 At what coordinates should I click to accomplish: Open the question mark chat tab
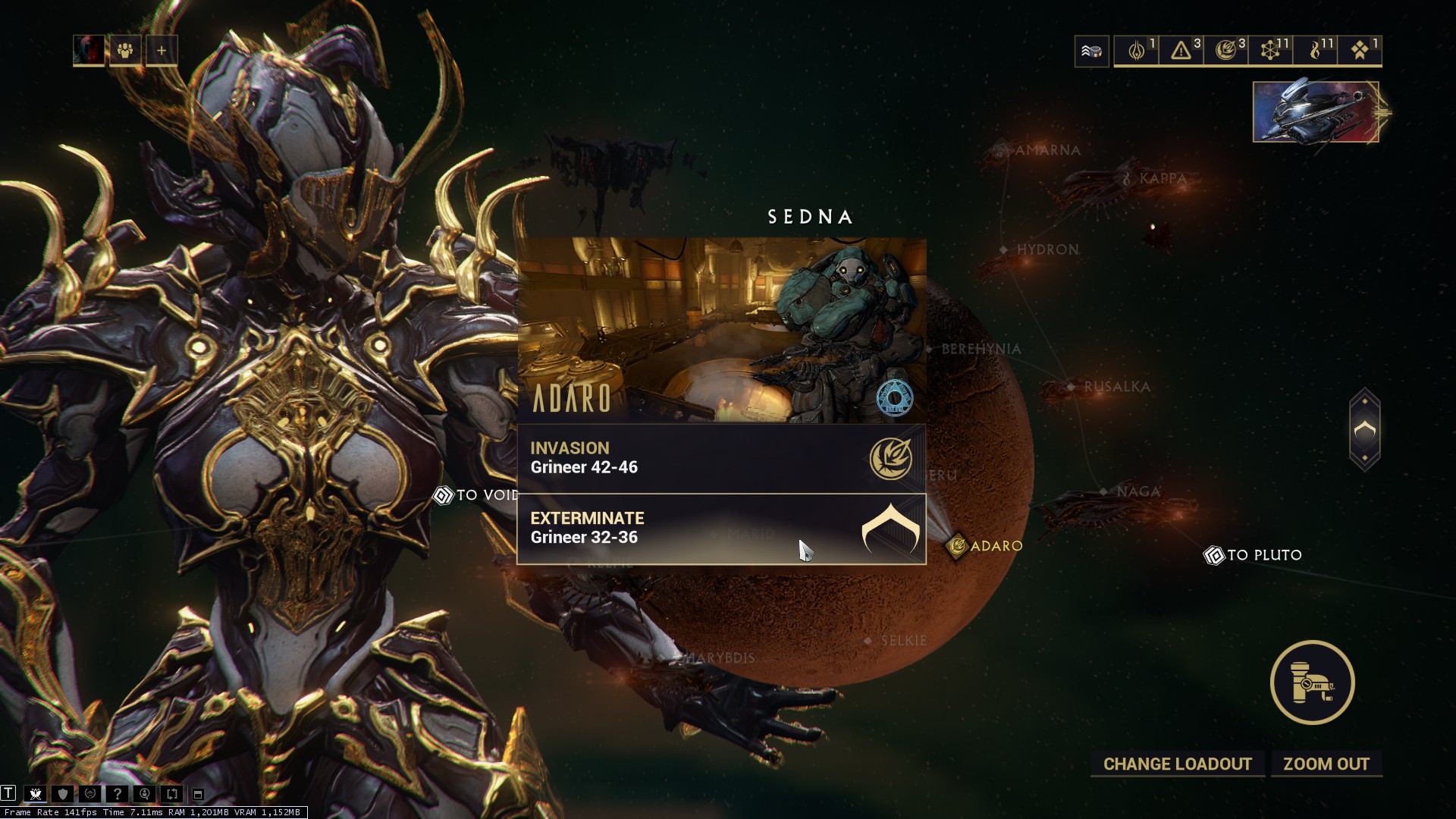pyautogui.click(x=117, y=794)
